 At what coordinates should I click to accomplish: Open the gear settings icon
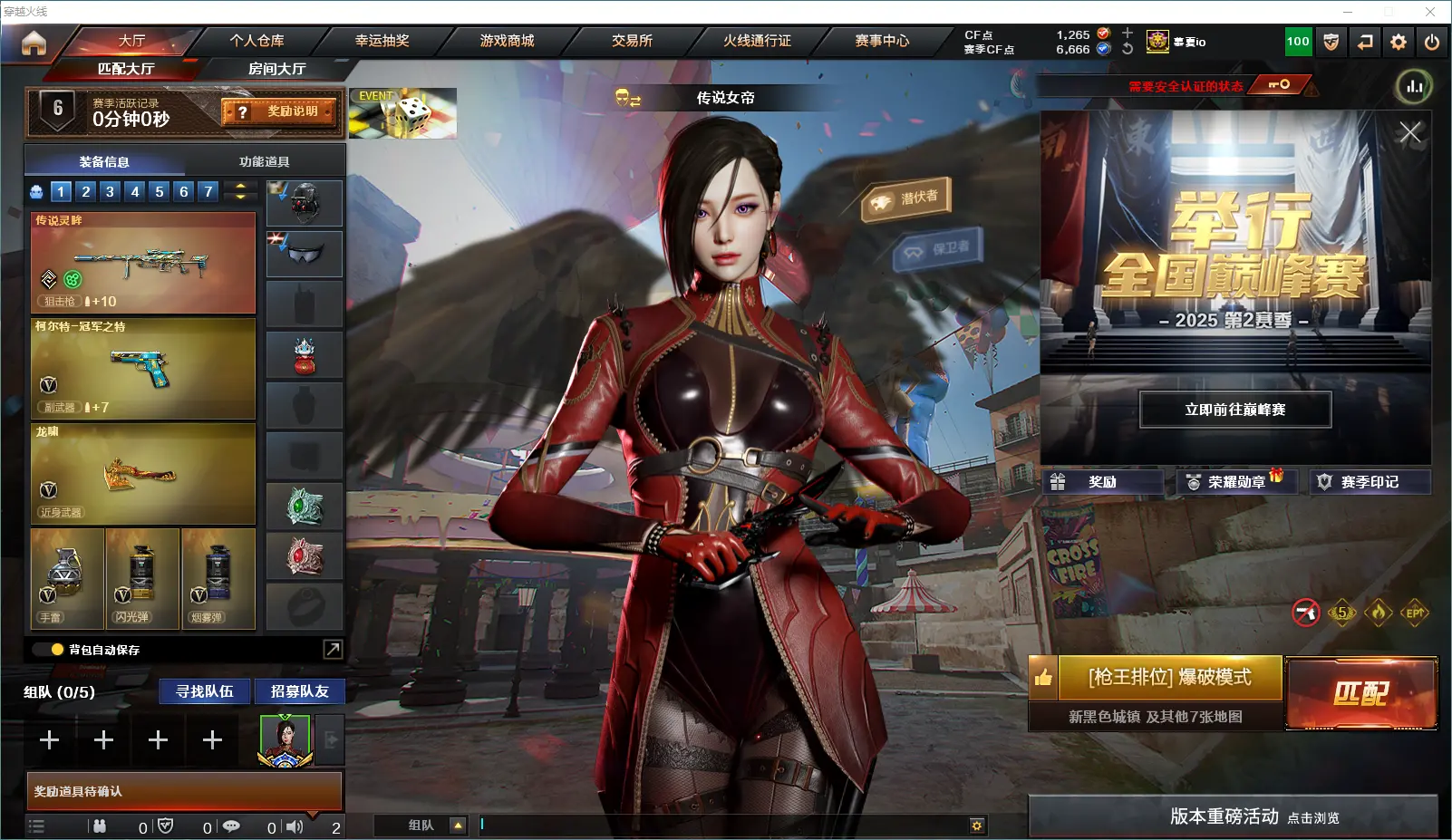pos(1399,42)
